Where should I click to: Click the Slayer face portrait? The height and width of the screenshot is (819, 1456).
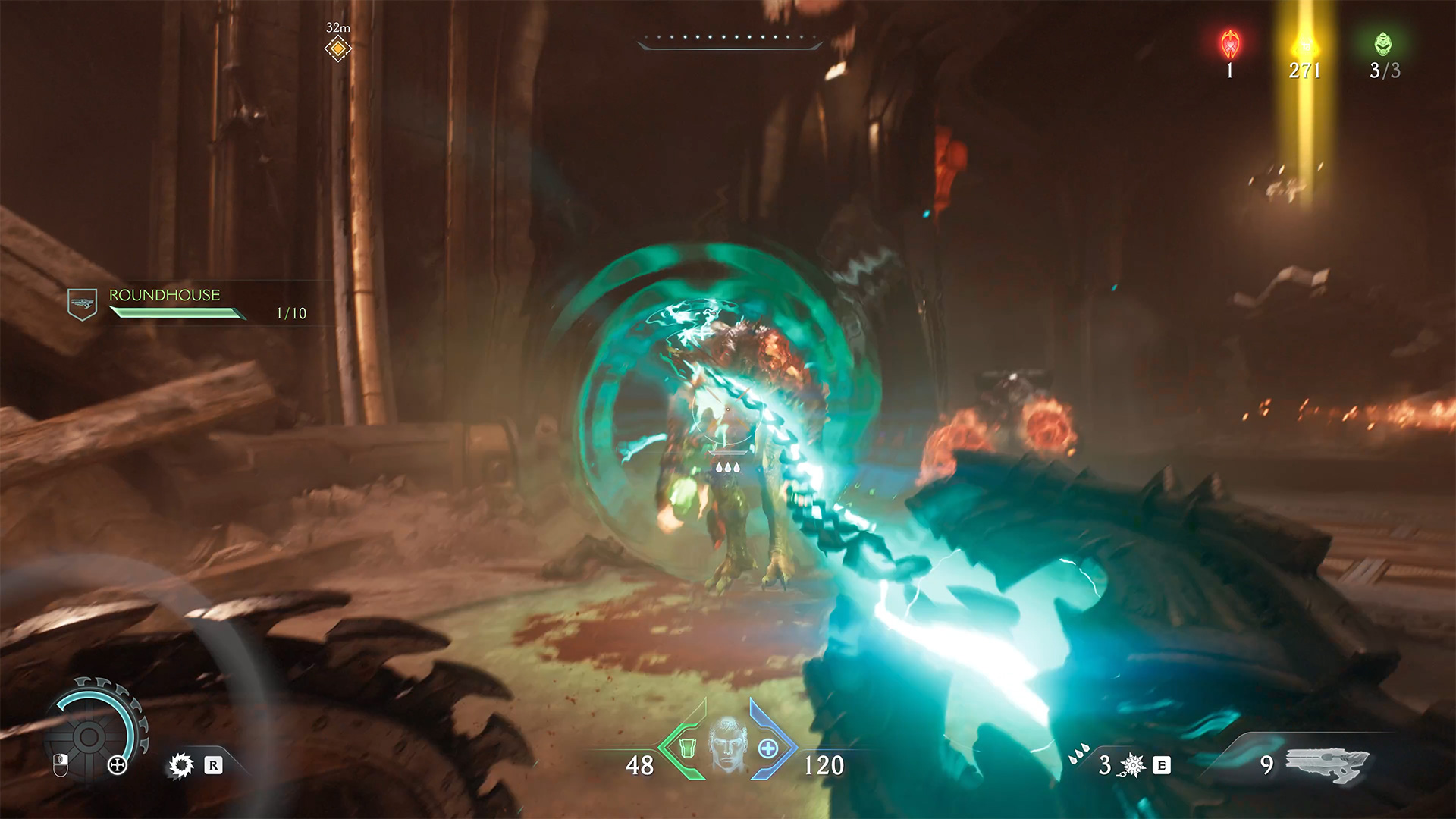(x=727, y=745)
